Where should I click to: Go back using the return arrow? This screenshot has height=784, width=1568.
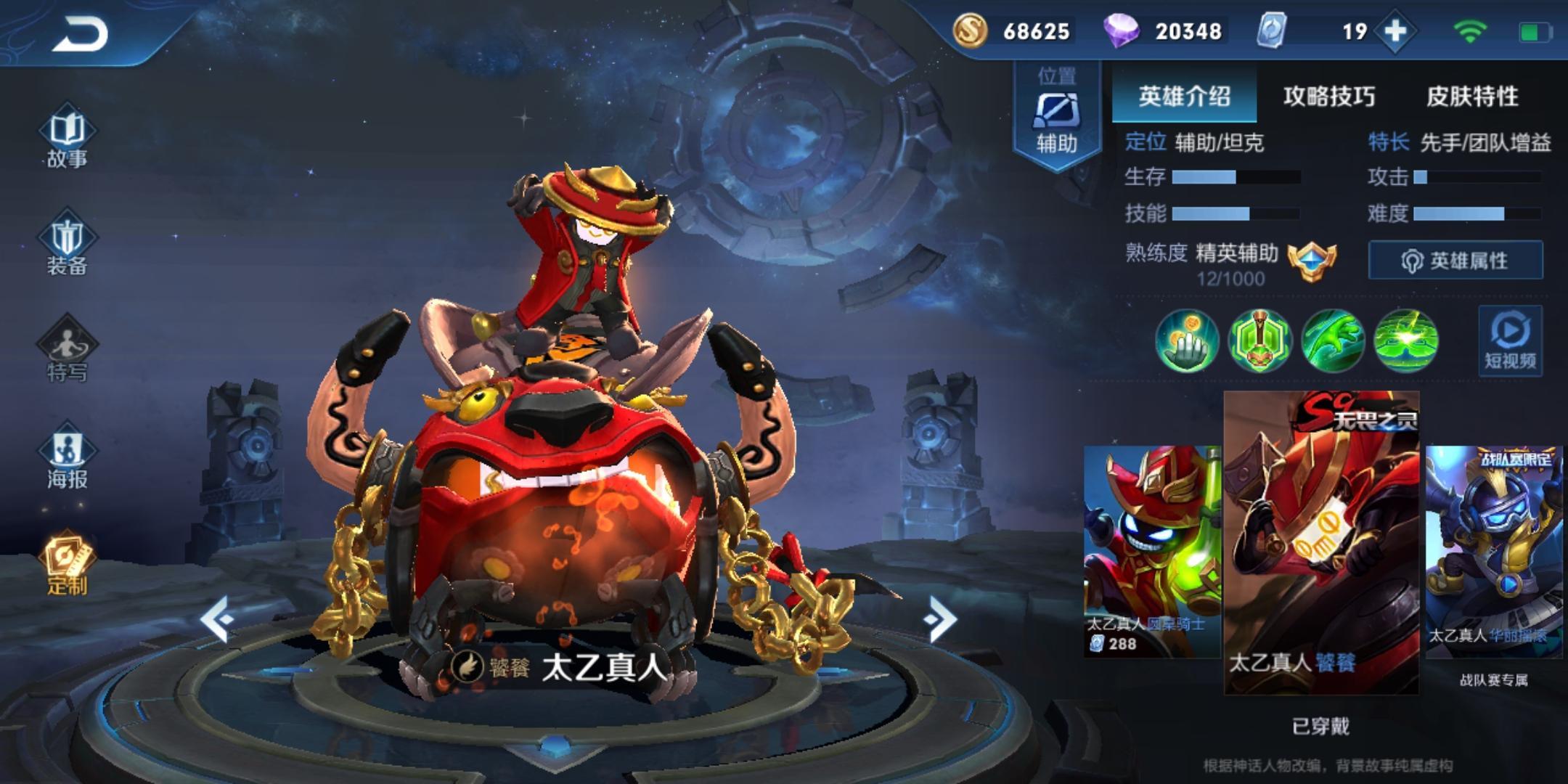click(x=80, y=34)
